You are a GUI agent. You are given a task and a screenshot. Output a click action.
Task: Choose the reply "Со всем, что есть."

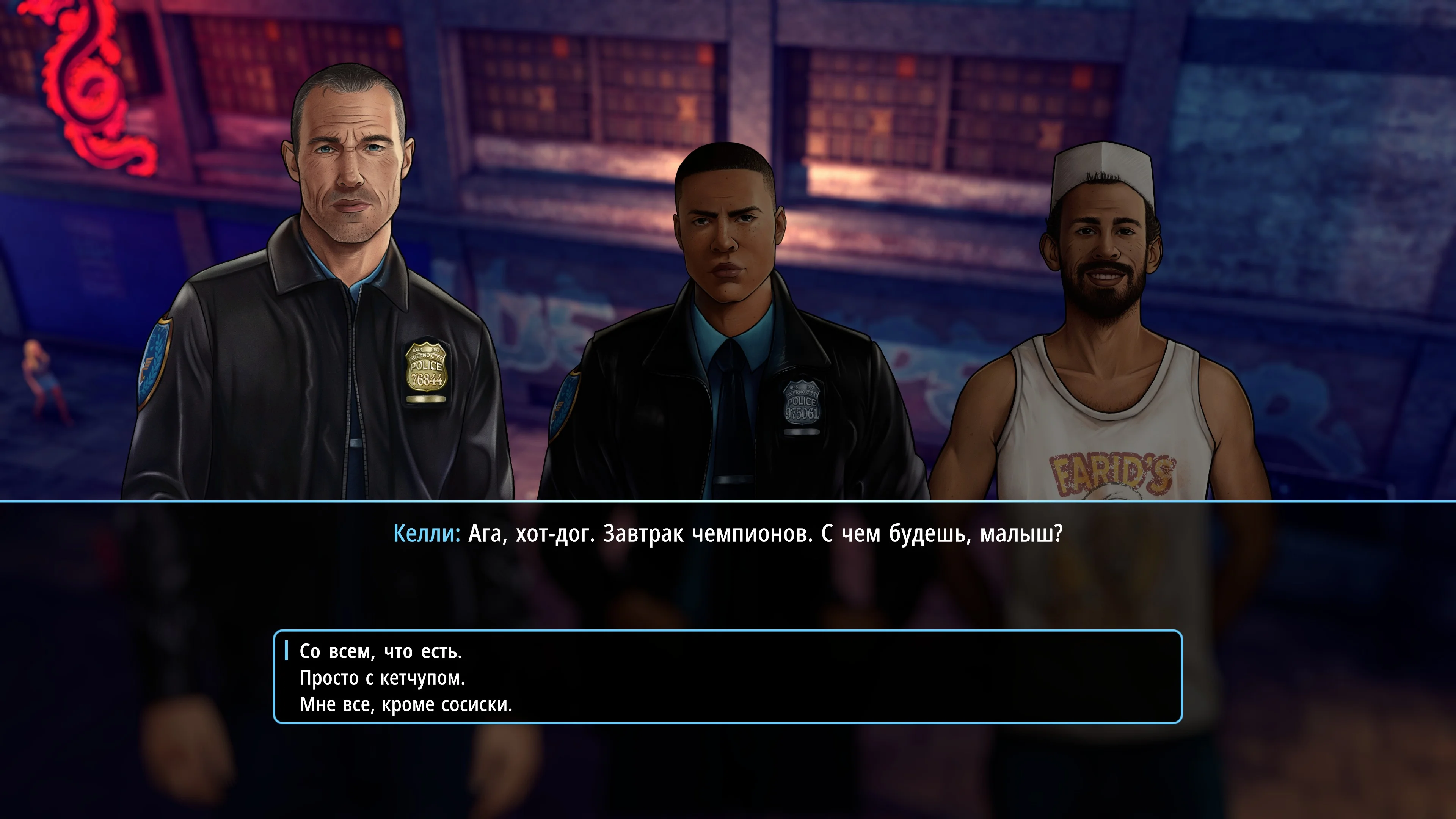pos(381,652)
